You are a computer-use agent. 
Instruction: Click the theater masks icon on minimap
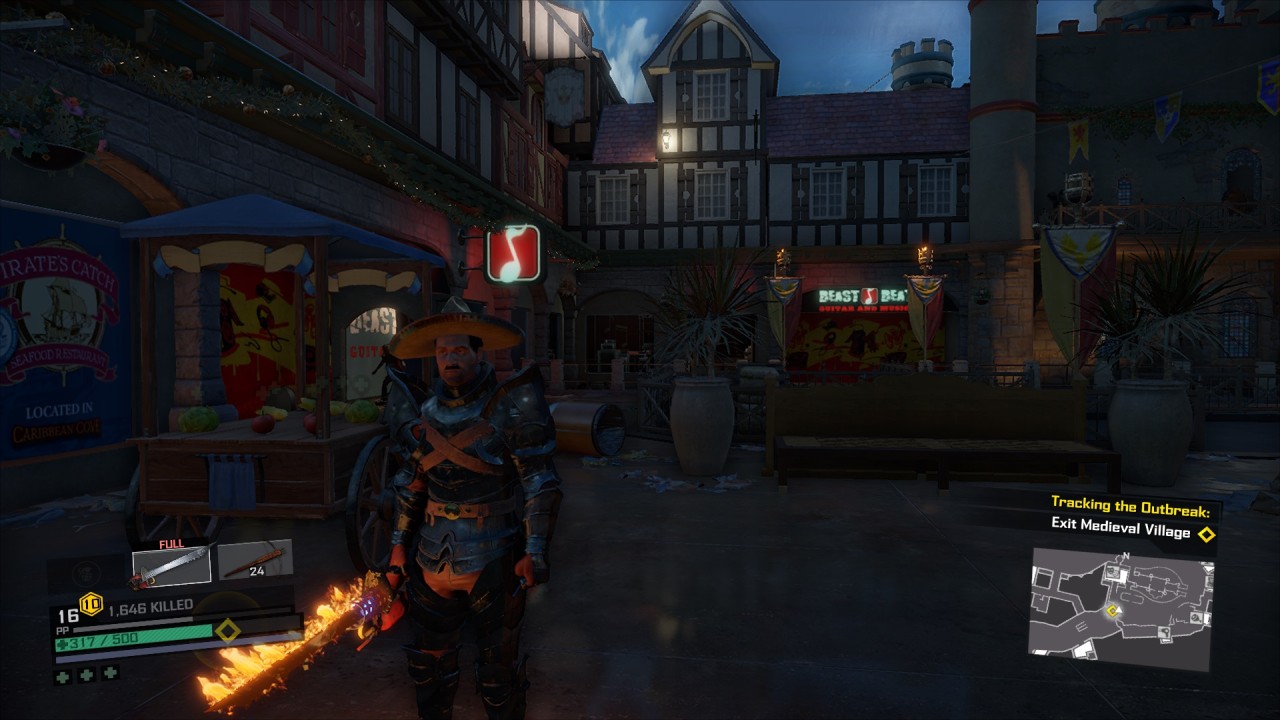(x=1110, y=571)
